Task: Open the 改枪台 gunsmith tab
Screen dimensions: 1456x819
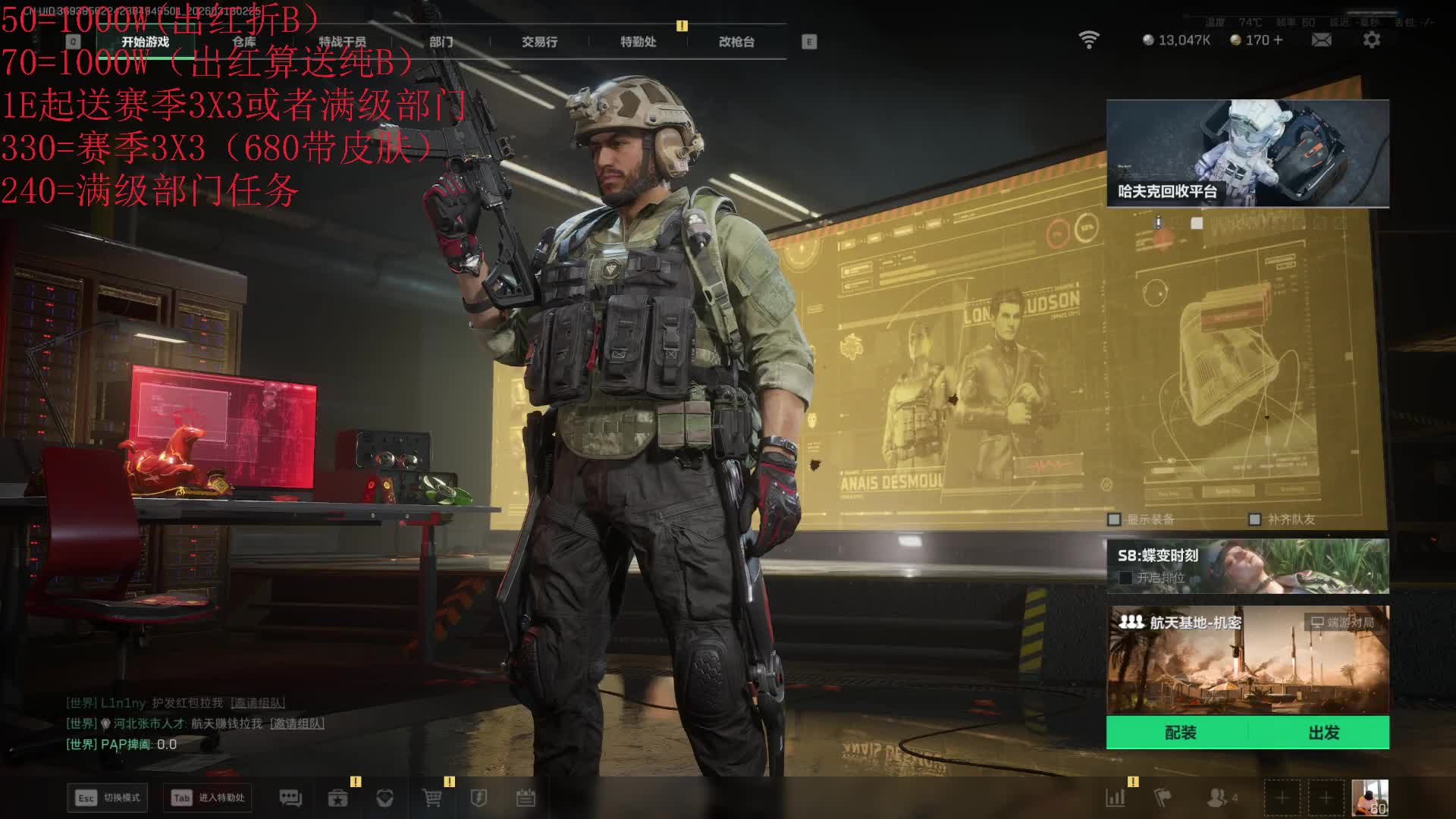Action: (x=736, y=42)
